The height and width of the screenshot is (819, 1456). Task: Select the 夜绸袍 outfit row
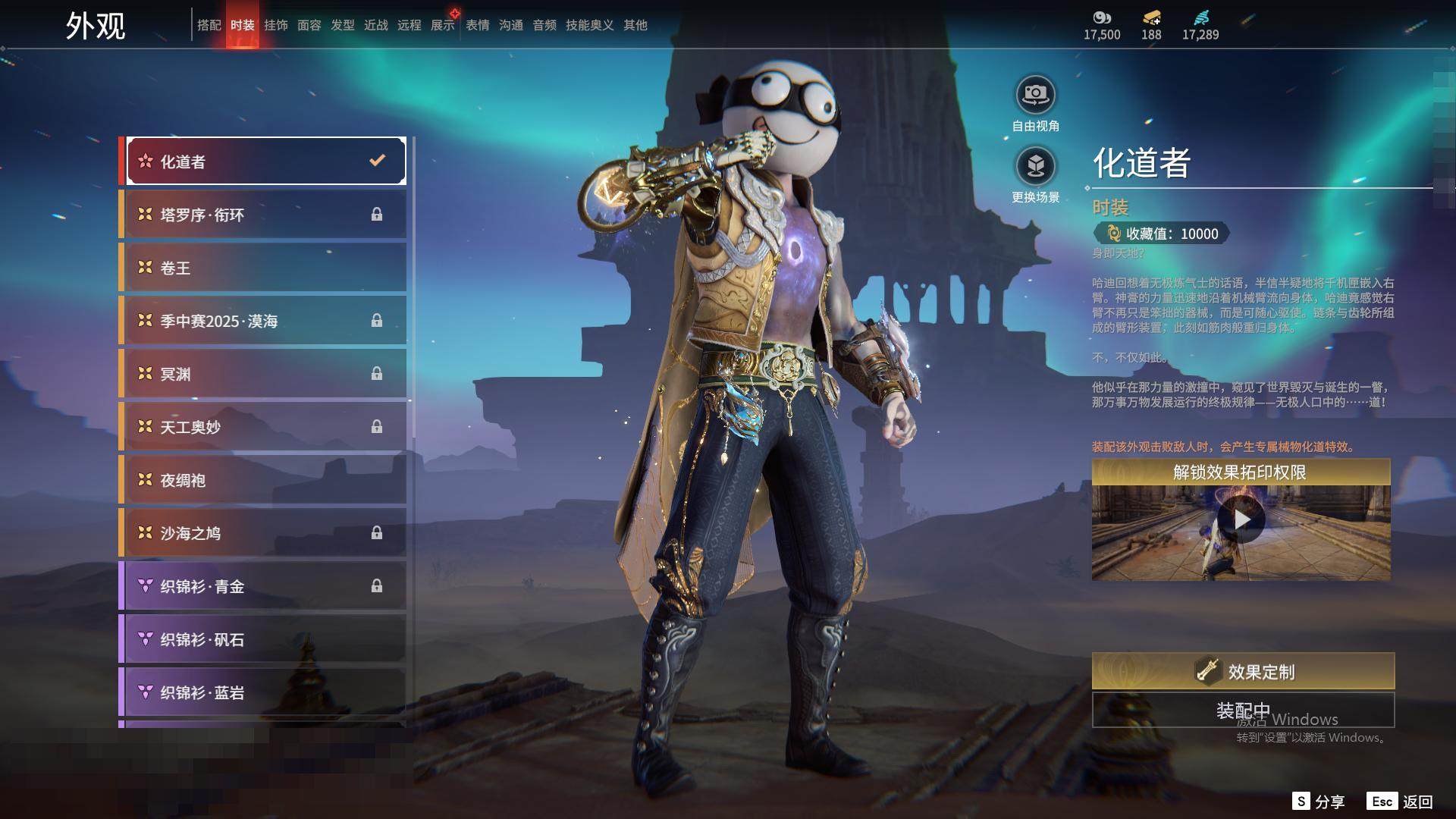click(x=263, y=480)
